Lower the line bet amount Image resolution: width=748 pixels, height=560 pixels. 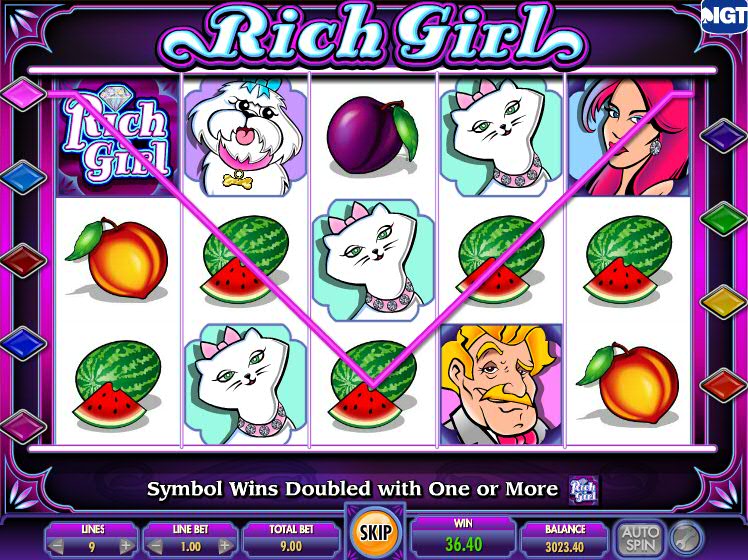click(152, 546)
